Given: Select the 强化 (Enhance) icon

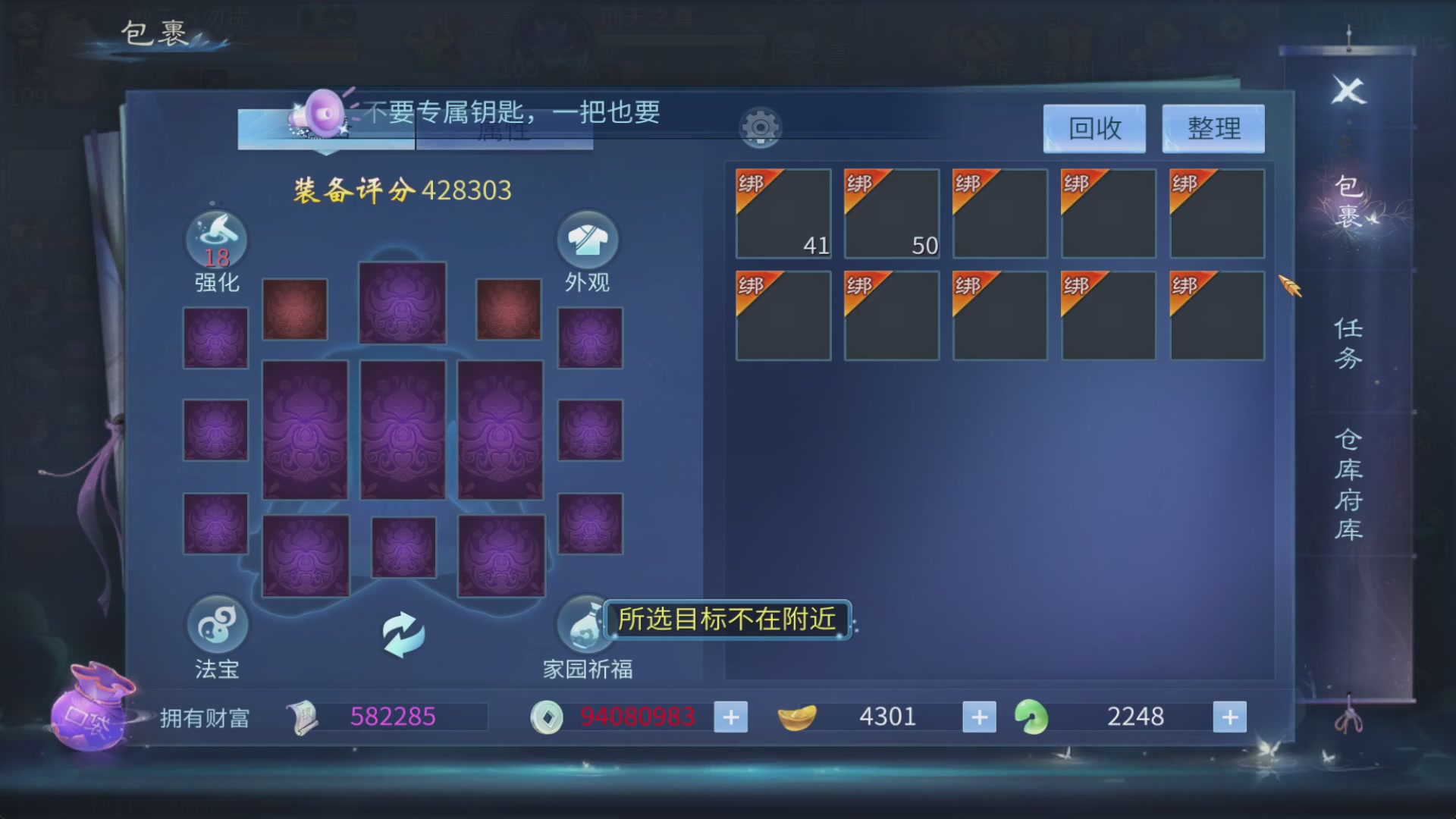Looking at the screenshot, I should pos(216,239).
